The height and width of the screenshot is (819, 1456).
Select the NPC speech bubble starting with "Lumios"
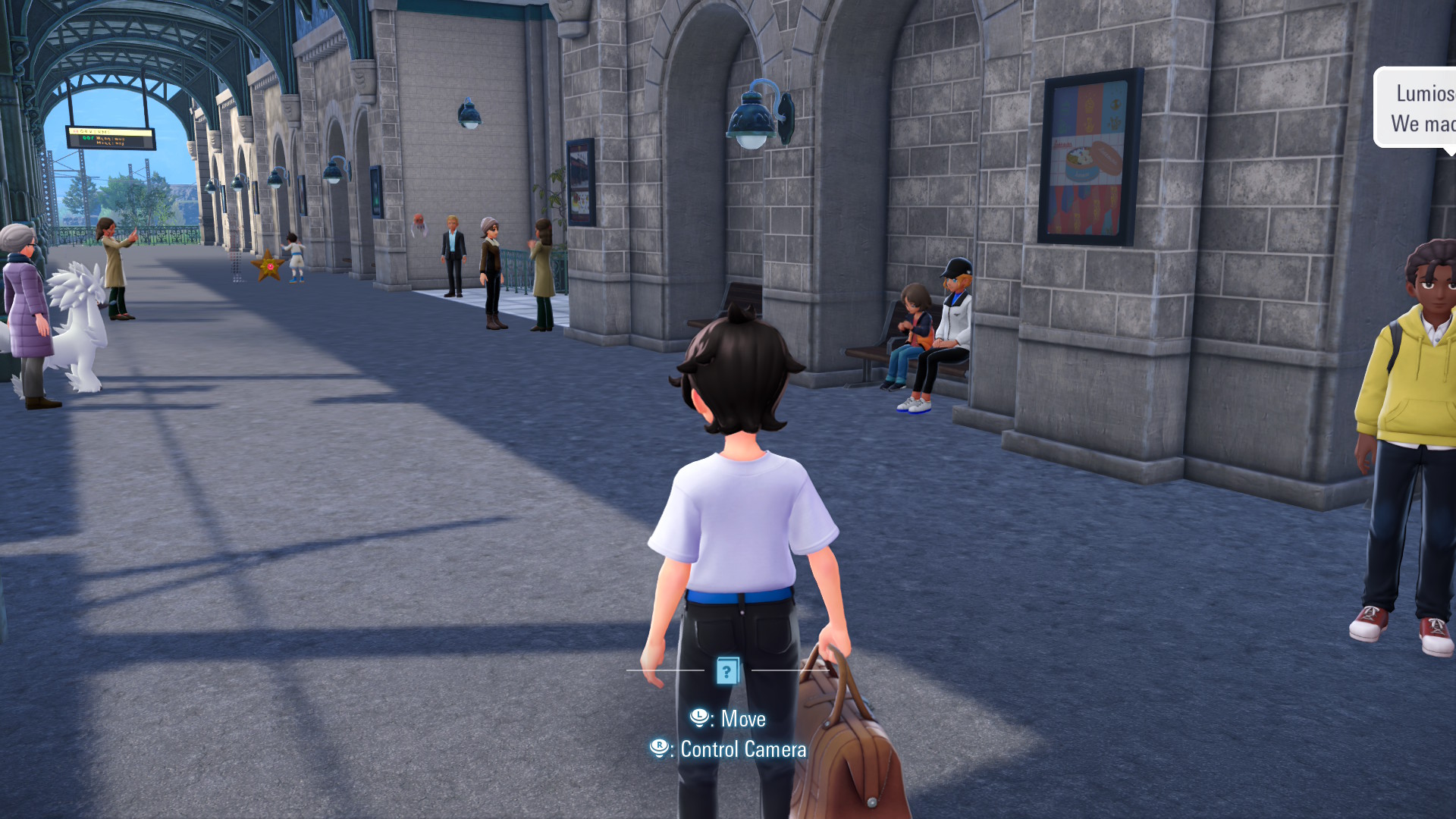point(1417,108)
